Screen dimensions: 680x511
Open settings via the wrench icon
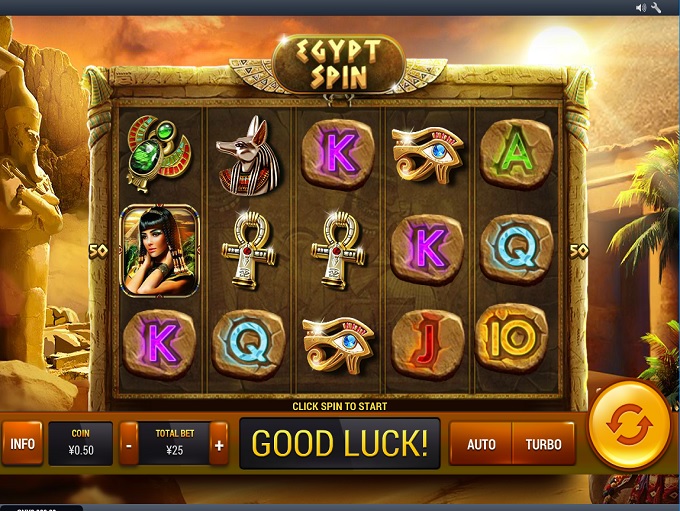pyautogui.click(x=657, y=8)
